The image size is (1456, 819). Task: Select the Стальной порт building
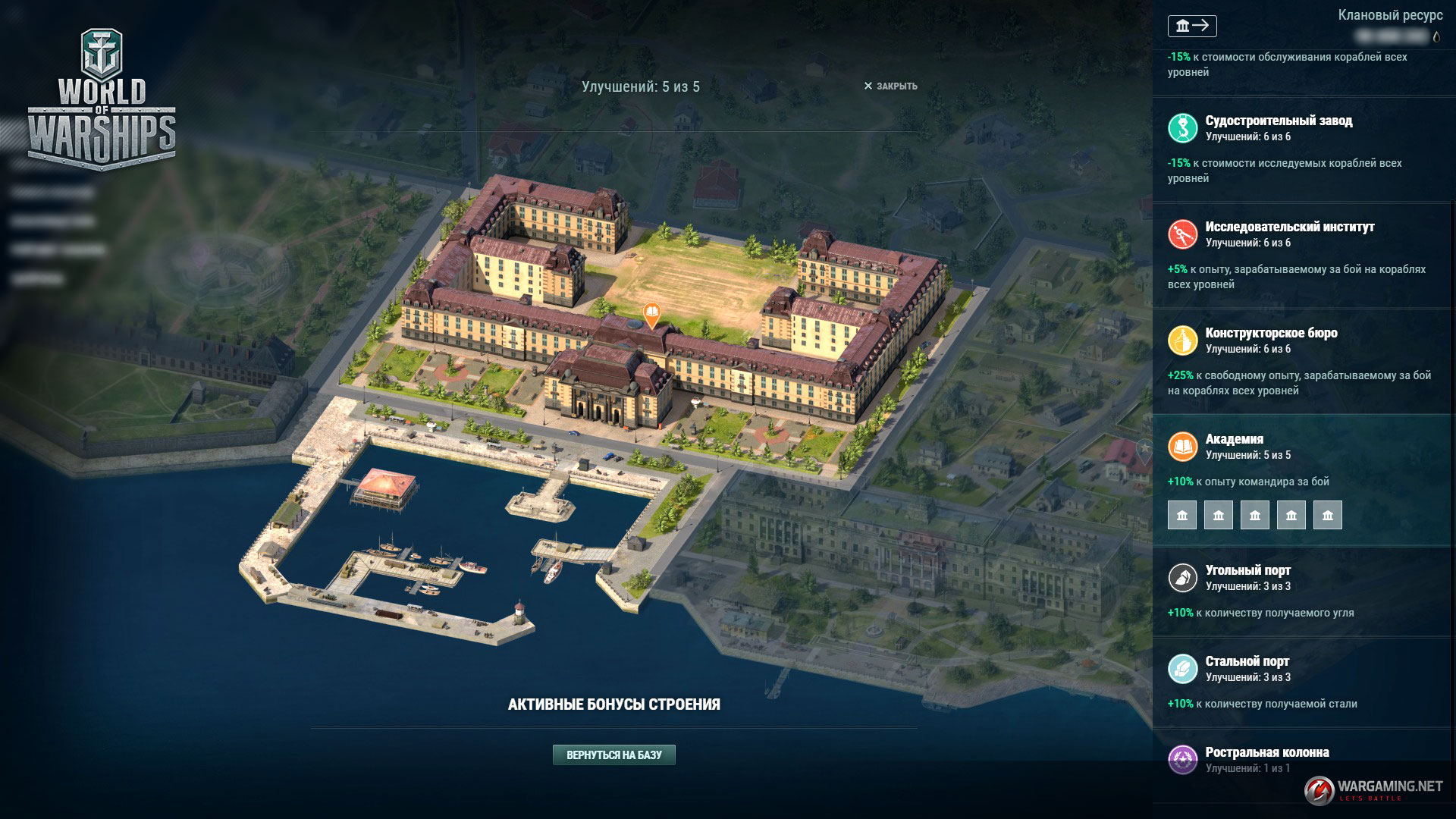click(x=1247, y=662)
